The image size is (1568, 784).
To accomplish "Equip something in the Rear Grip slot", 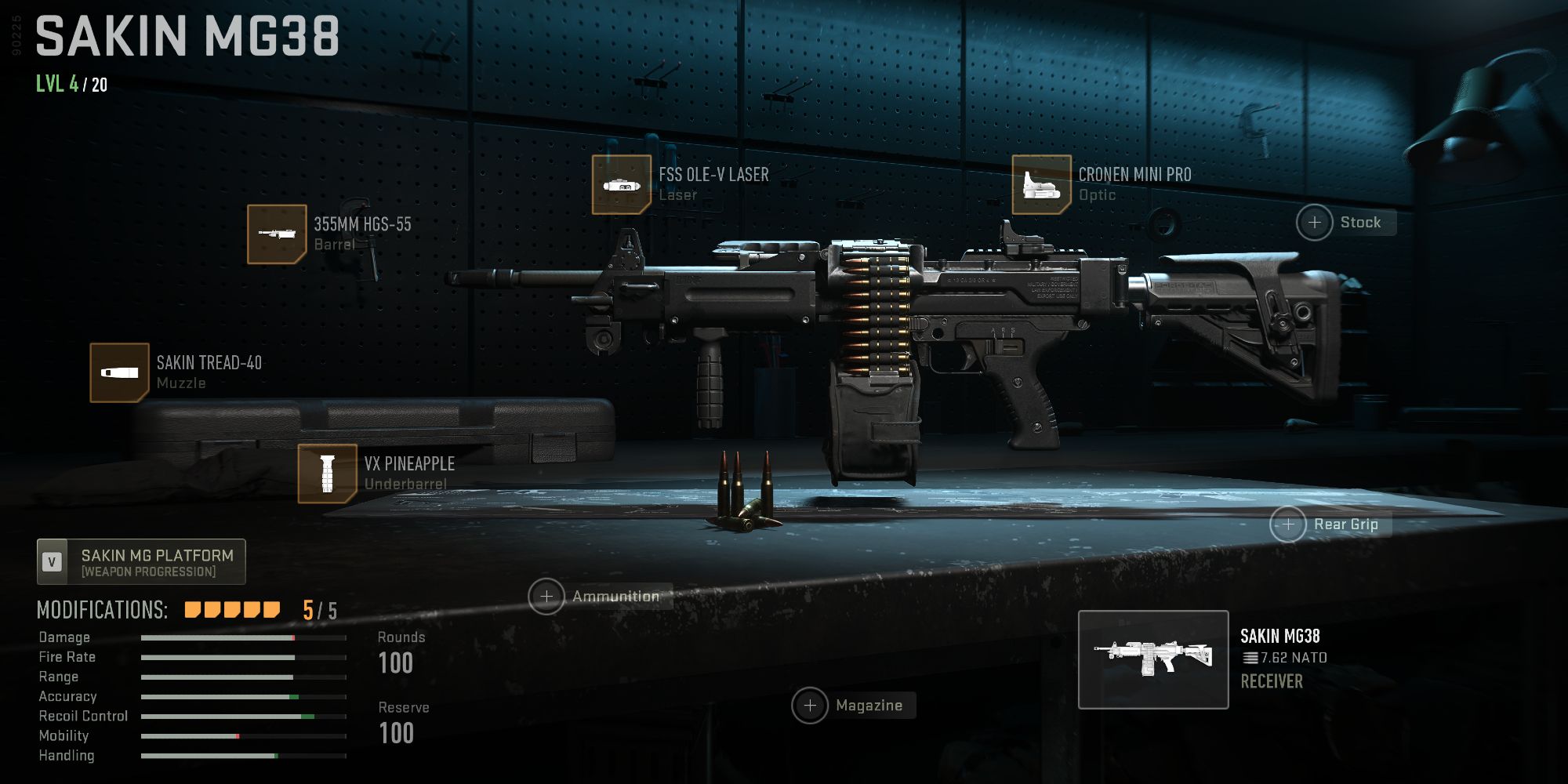I will click(1289, 524).
